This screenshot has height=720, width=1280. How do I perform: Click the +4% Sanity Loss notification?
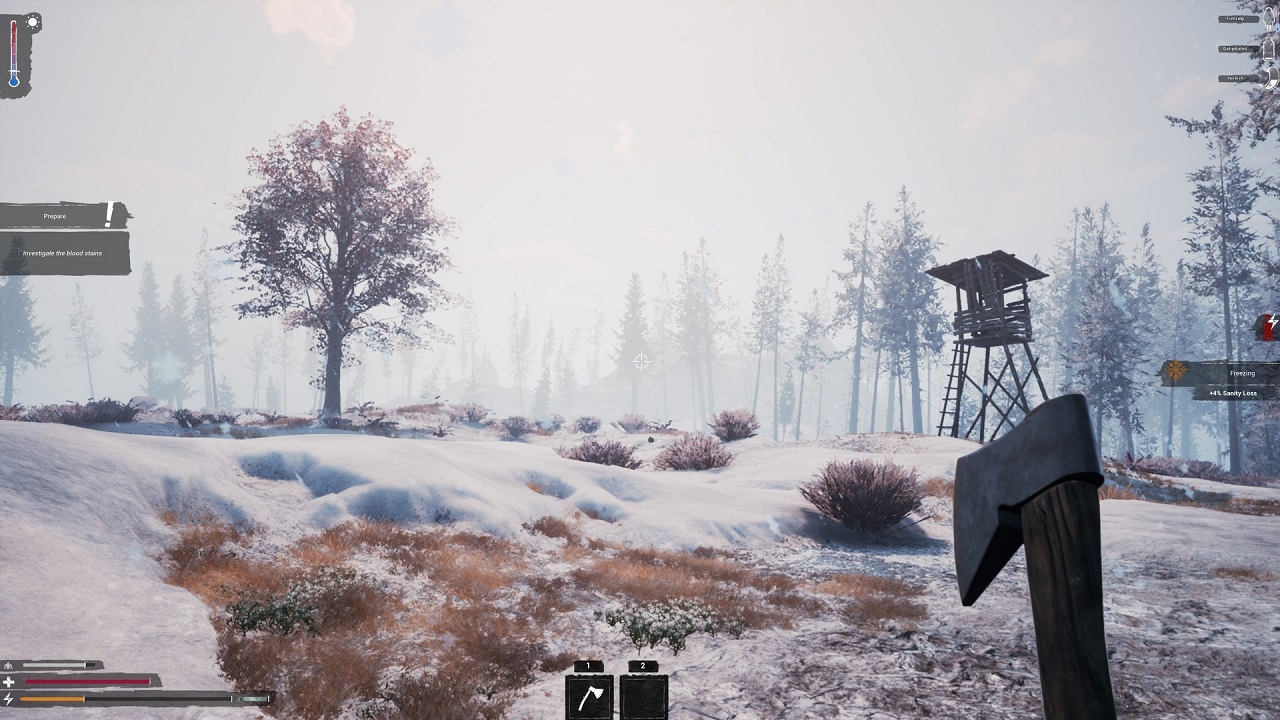tap(1234, 392)
